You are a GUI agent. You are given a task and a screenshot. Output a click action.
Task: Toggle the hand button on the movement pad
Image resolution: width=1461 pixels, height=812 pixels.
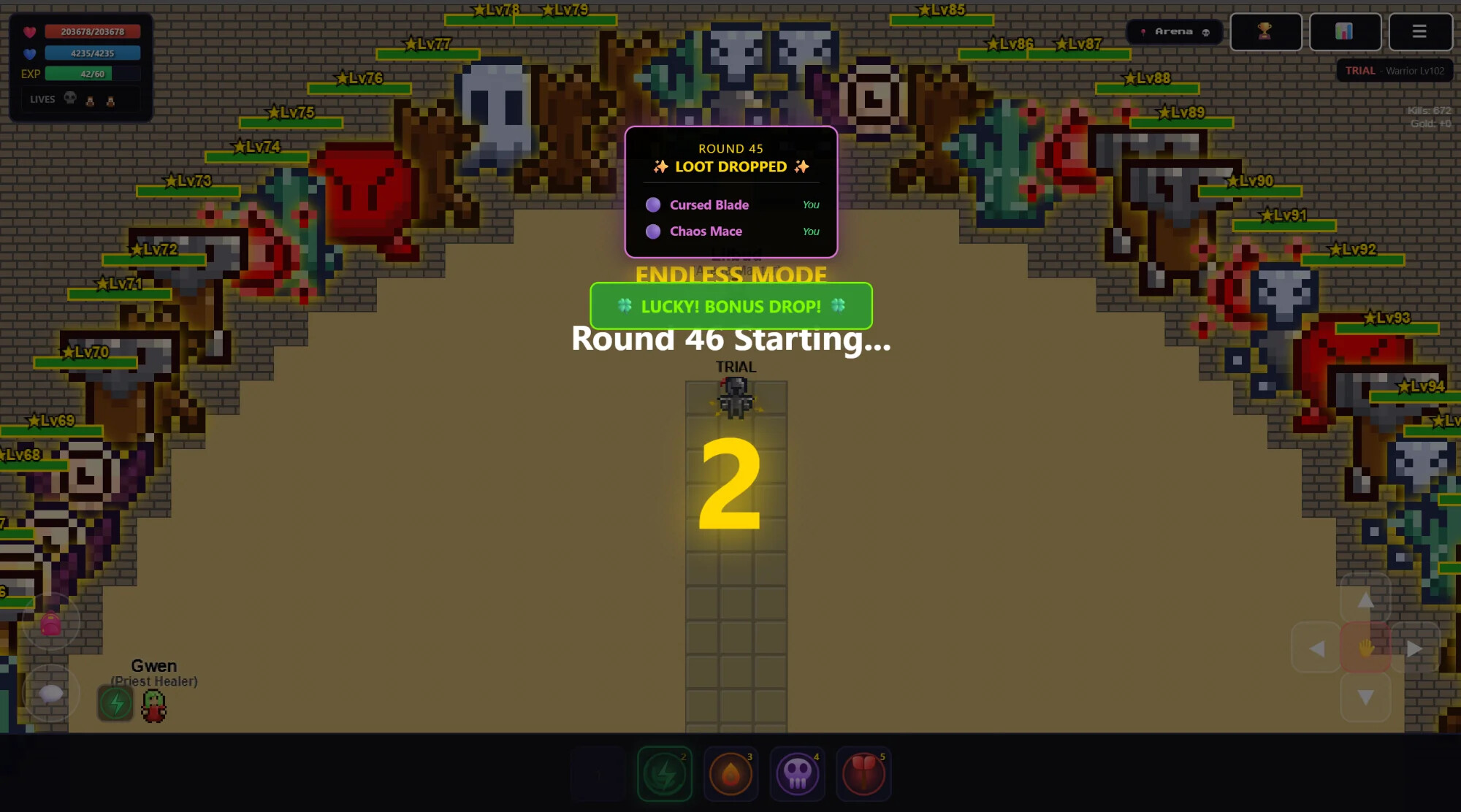pyautogui.click(x=1365, y=648)
